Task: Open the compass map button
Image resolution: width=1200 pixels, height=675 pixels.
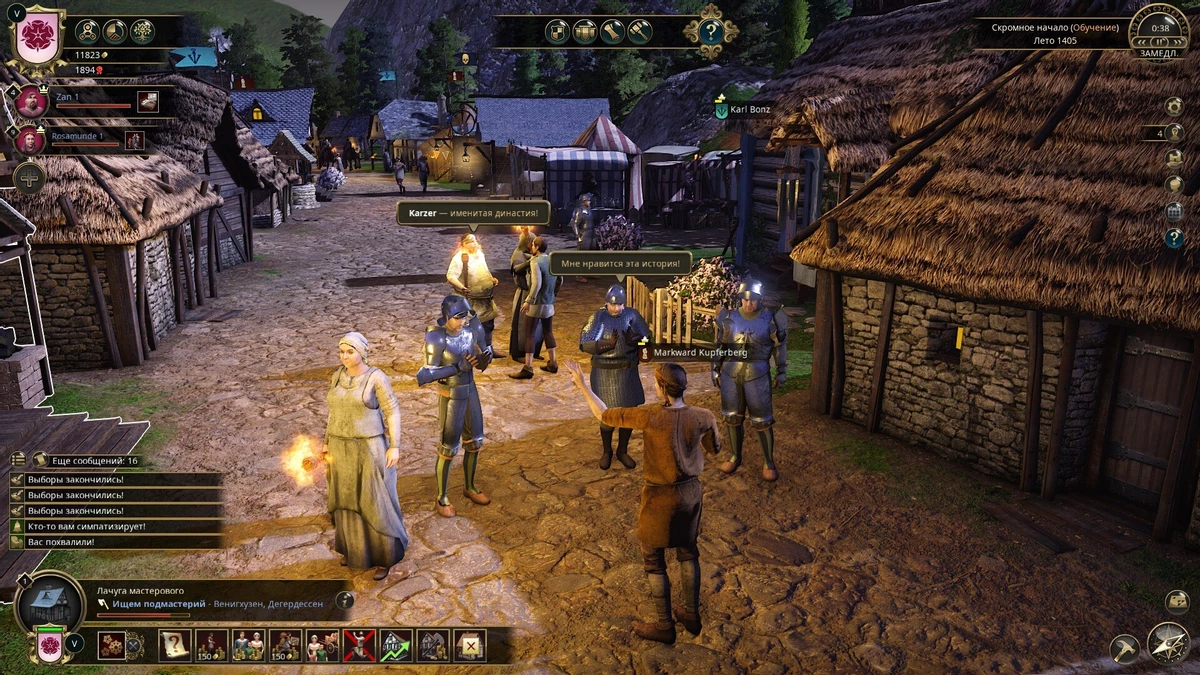Action: (1167, 643)
